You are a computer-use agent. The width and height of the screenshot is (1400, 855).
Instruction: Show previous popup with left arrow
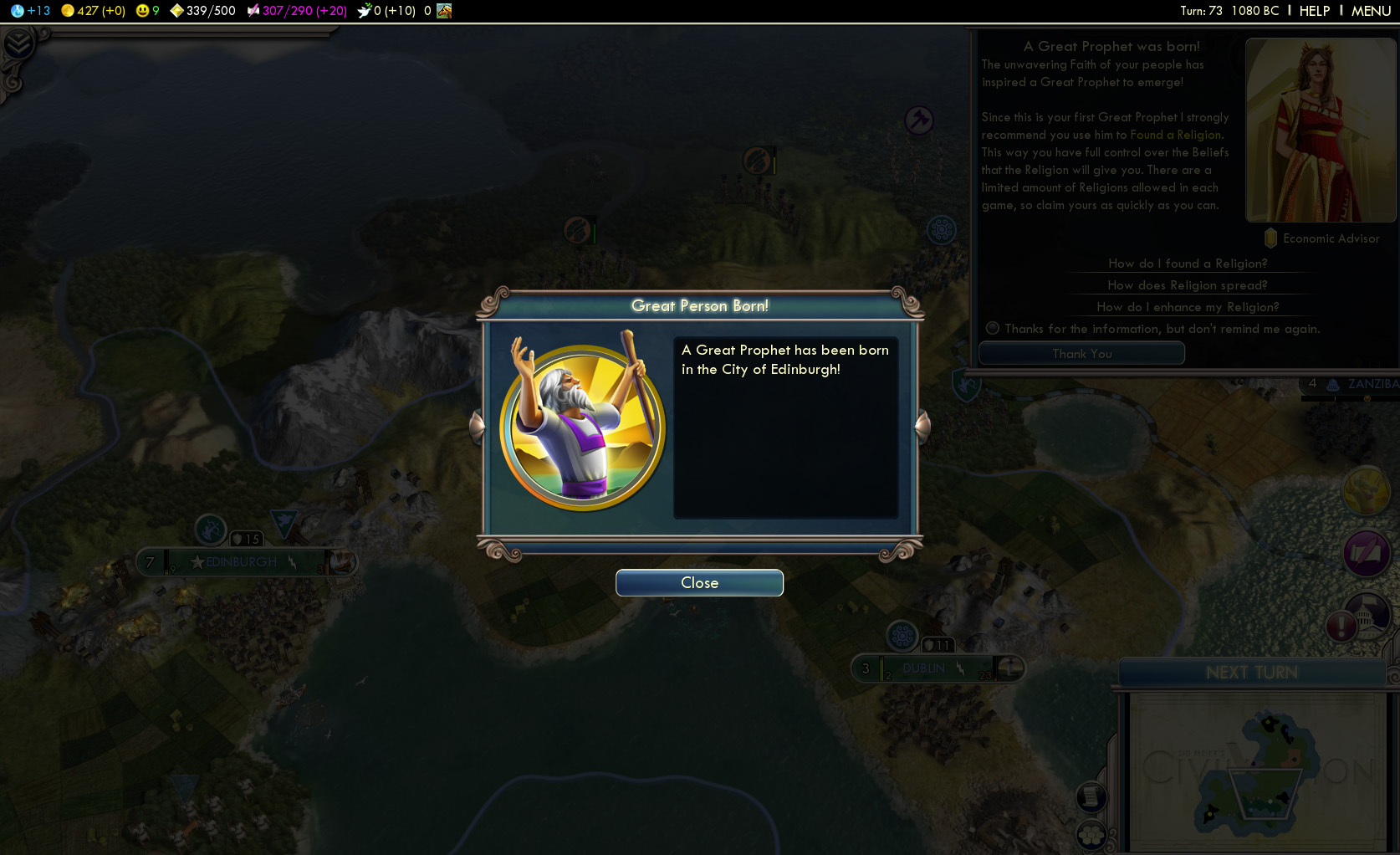(x=477, y=426)
